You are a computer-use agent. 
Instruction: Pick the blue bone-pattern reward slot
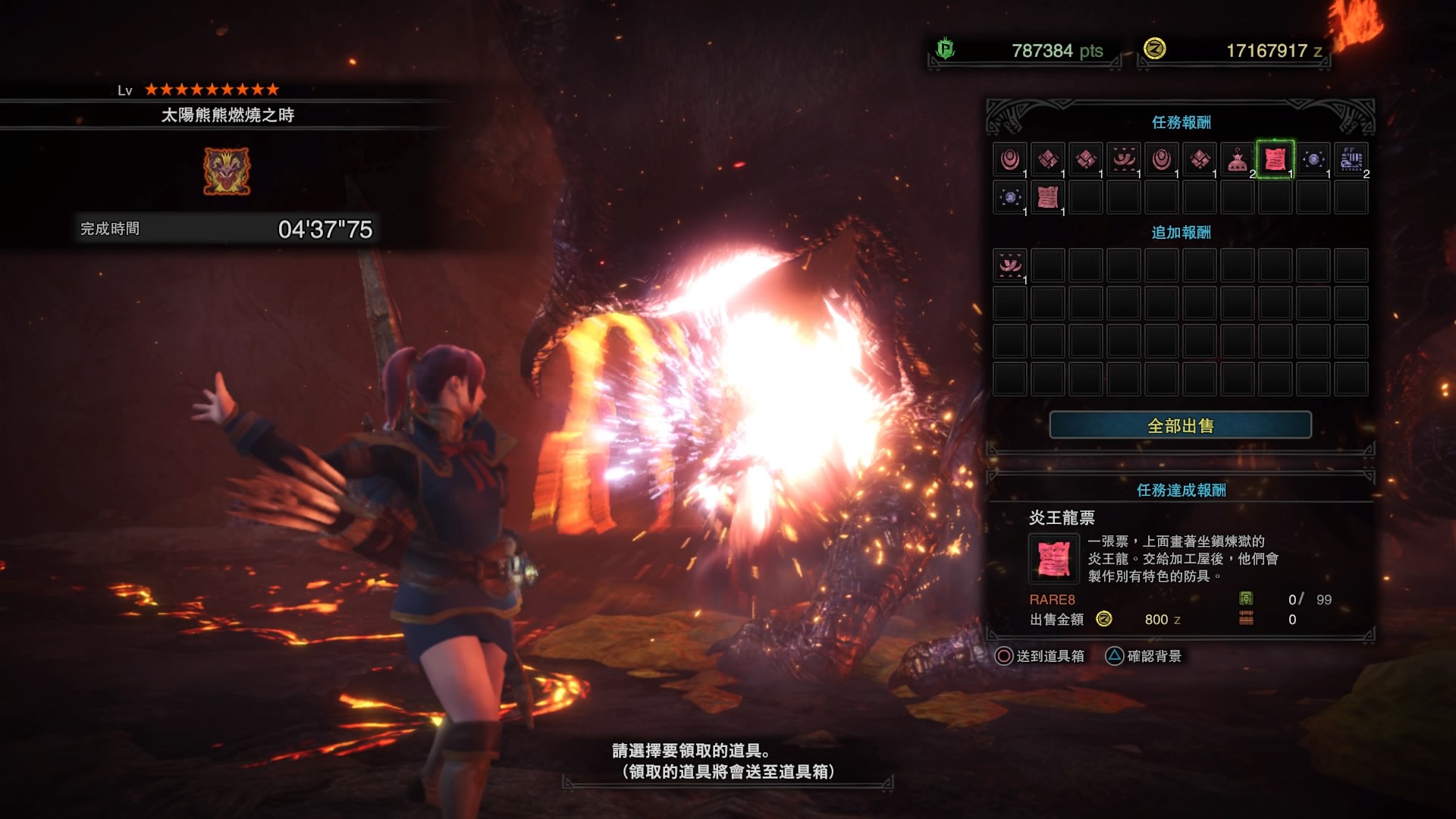pos(1351,159)
